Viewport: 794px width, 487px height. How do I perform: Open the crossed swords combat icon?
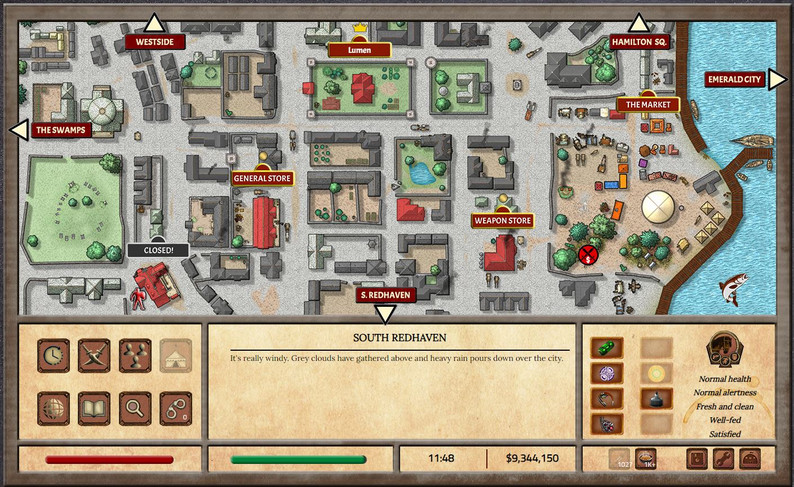93,355
